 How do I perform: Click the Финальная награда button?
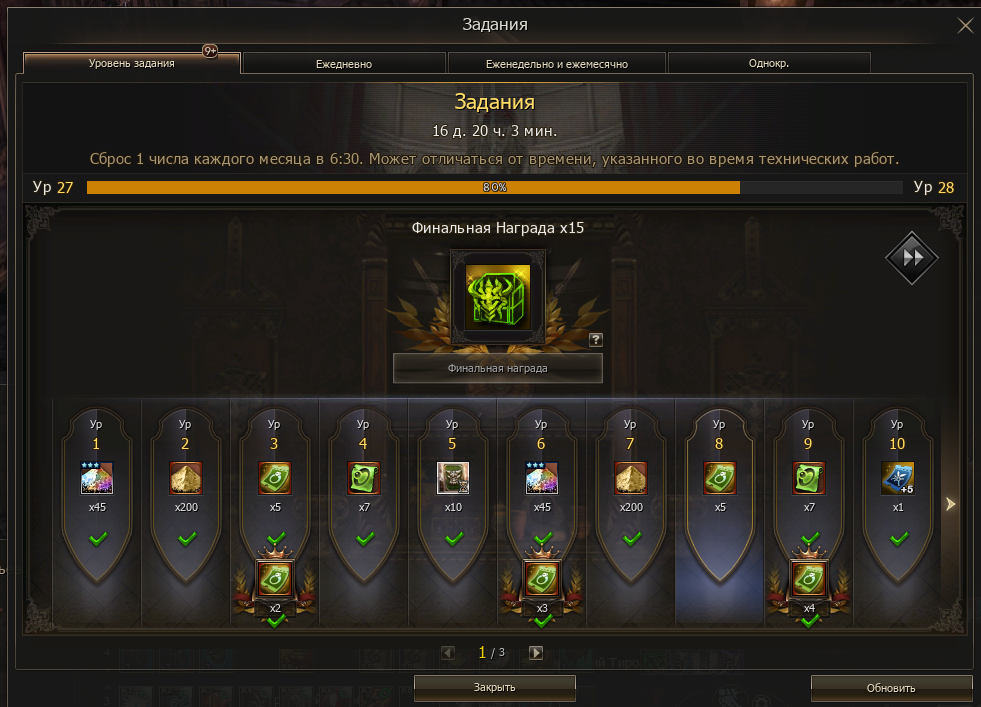[497, 368]
